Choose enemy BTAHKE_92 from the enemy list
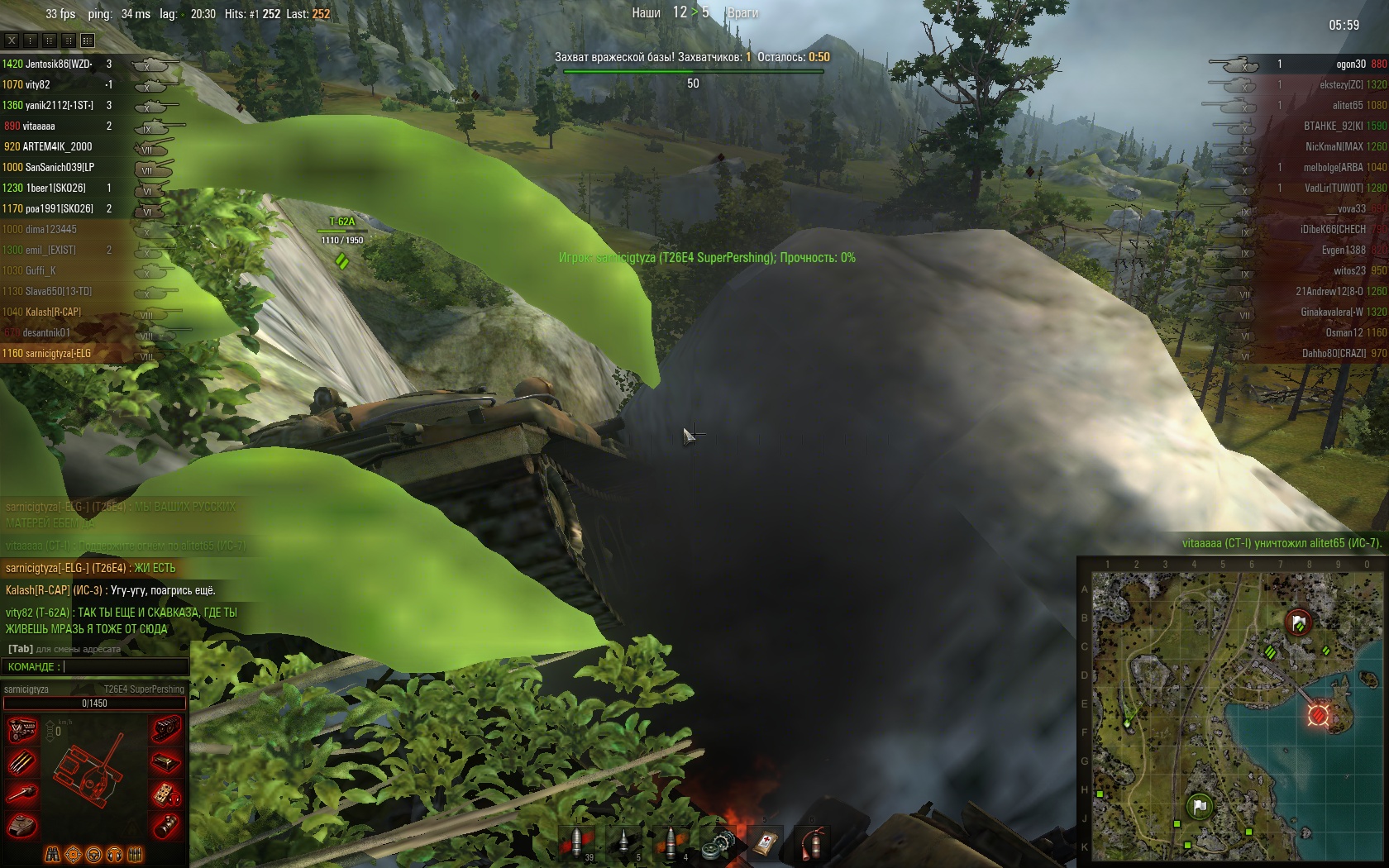Image resolution: width=1389 pixels, height=868 pixels. point(1334,126)
